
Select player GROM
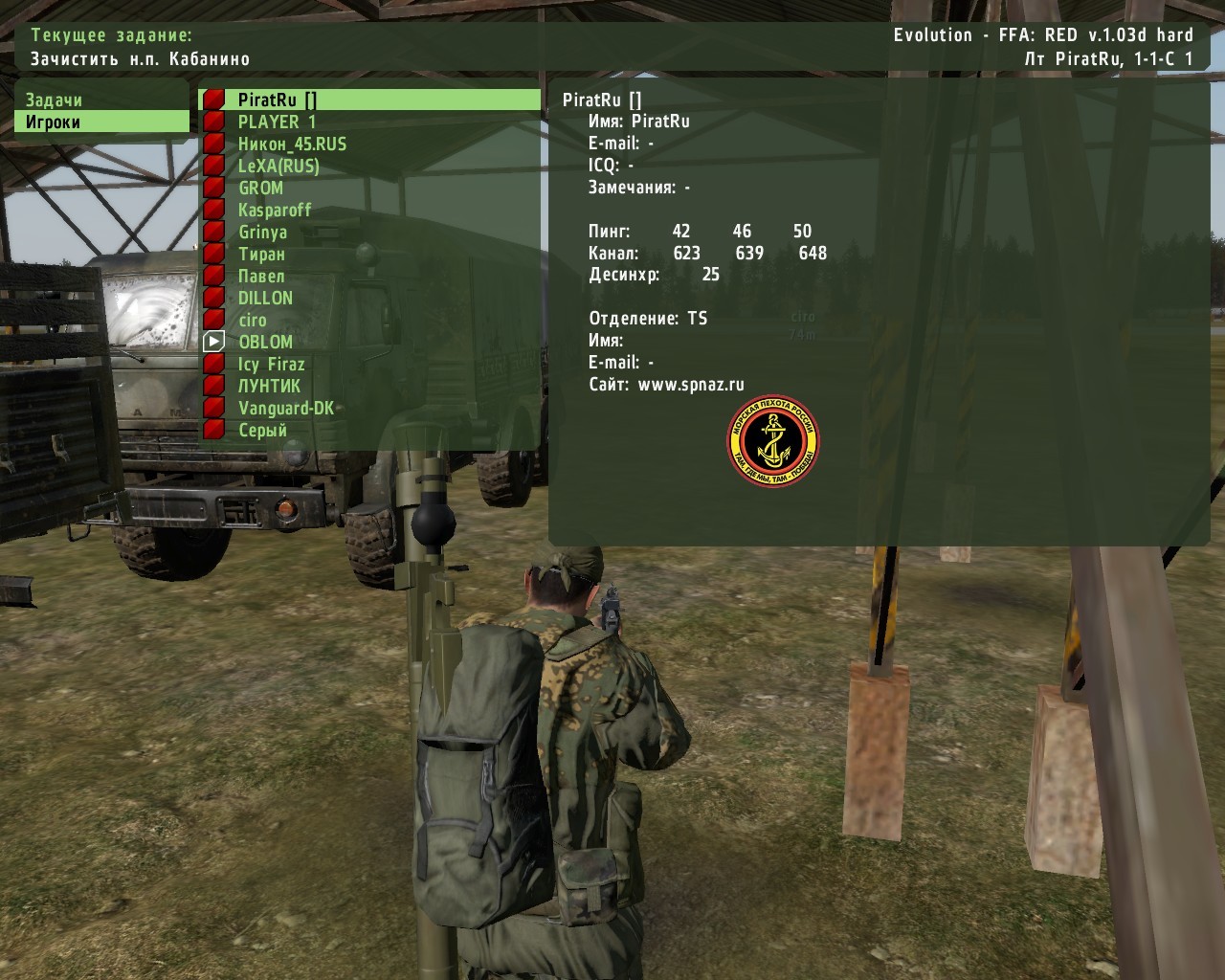pyautogui.click(x=260, y=188)
